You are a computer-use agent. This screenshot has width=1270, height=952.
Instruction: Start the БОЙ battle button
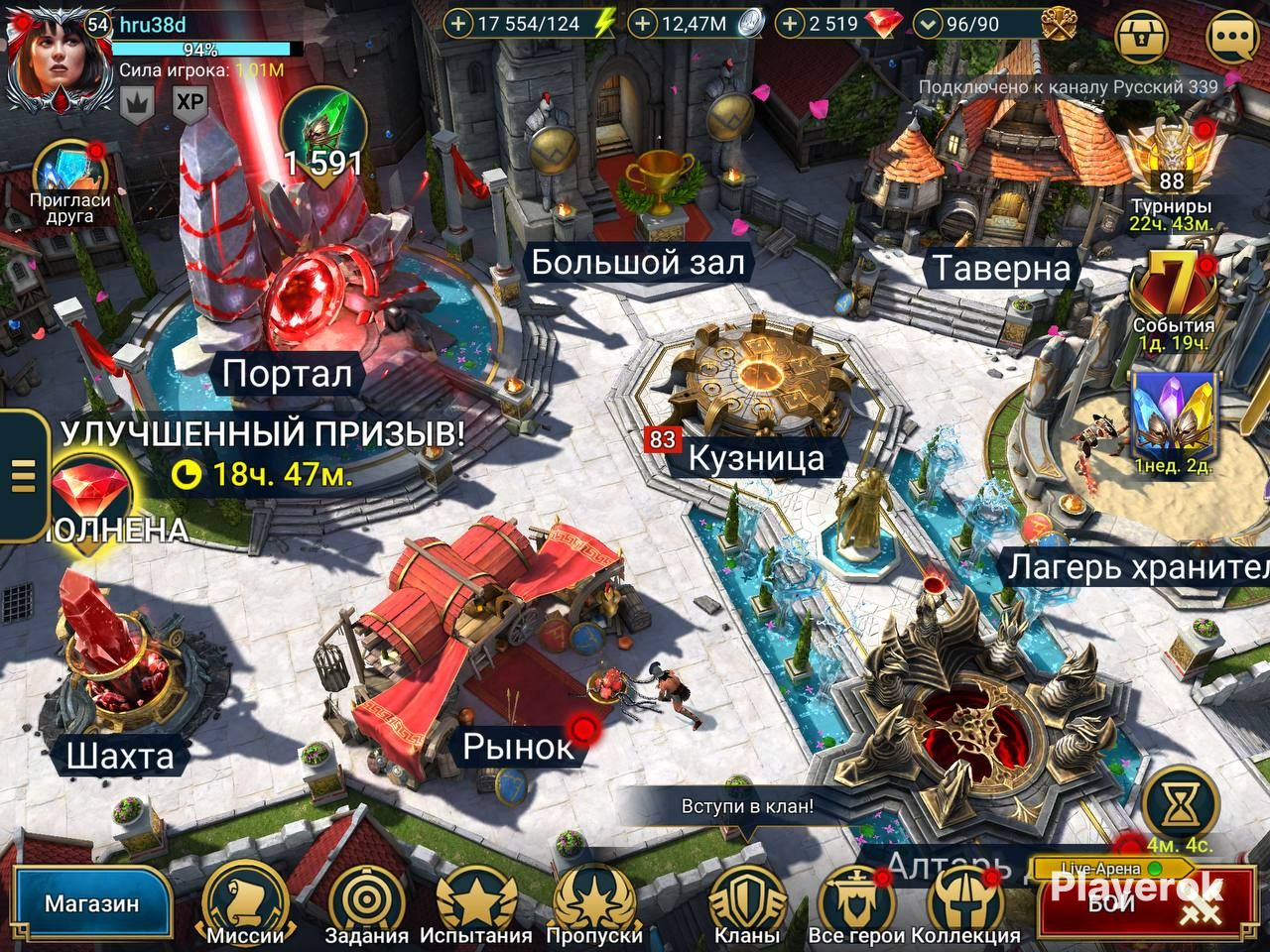tap(1141, 902)
